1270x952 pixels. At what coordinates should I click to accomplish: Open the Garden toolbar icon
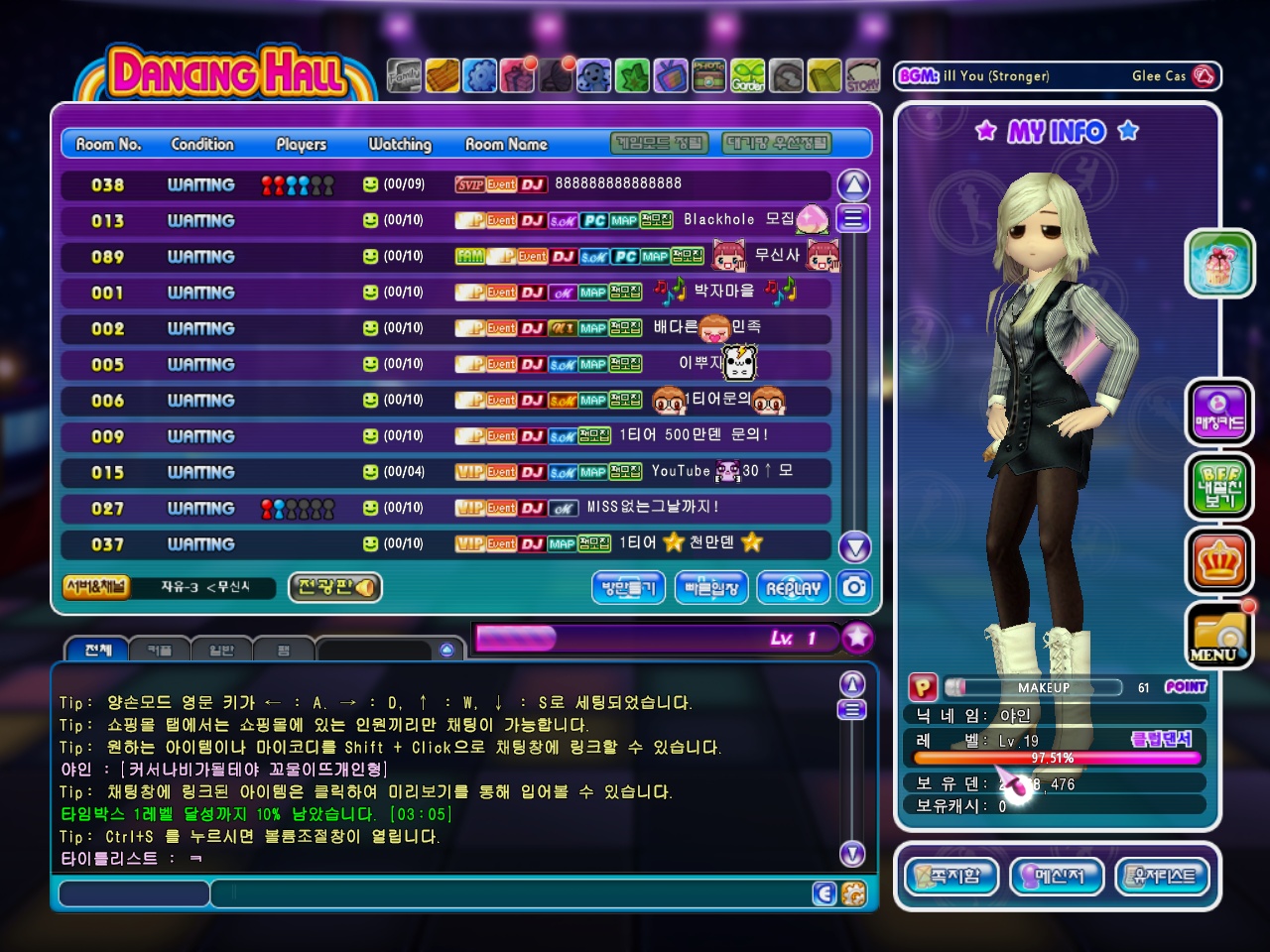748,75
